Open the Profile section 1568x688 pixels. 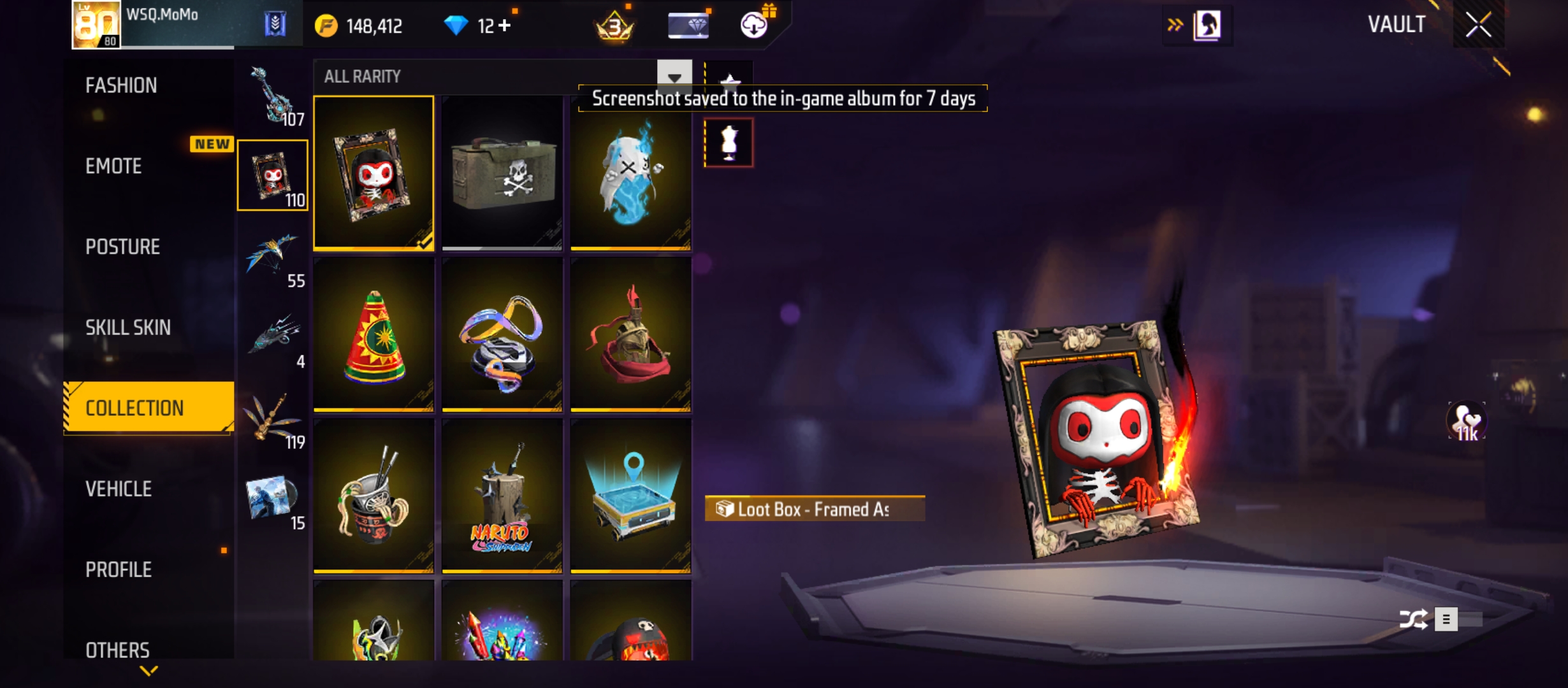(119, 570)
